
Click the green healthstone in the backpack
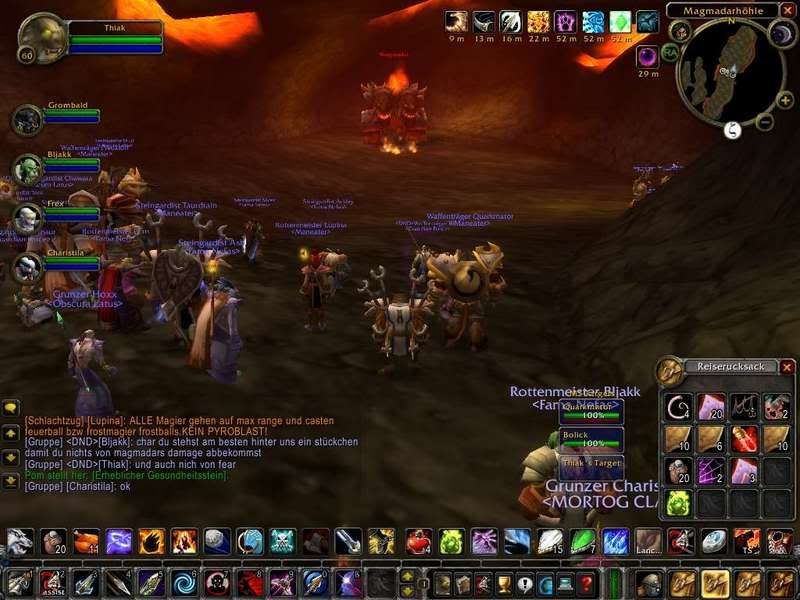pyautogui.click(x=678, y=502)
